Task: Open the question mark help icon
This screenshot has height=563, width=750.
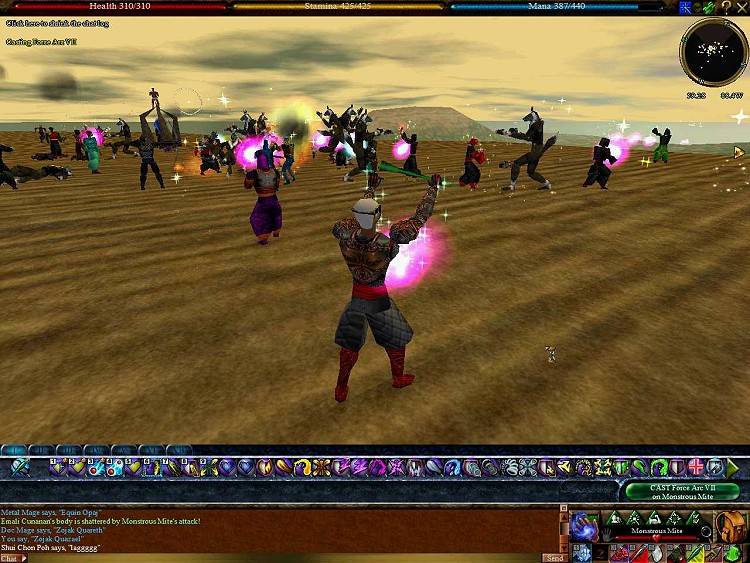Action: point(727,7)
